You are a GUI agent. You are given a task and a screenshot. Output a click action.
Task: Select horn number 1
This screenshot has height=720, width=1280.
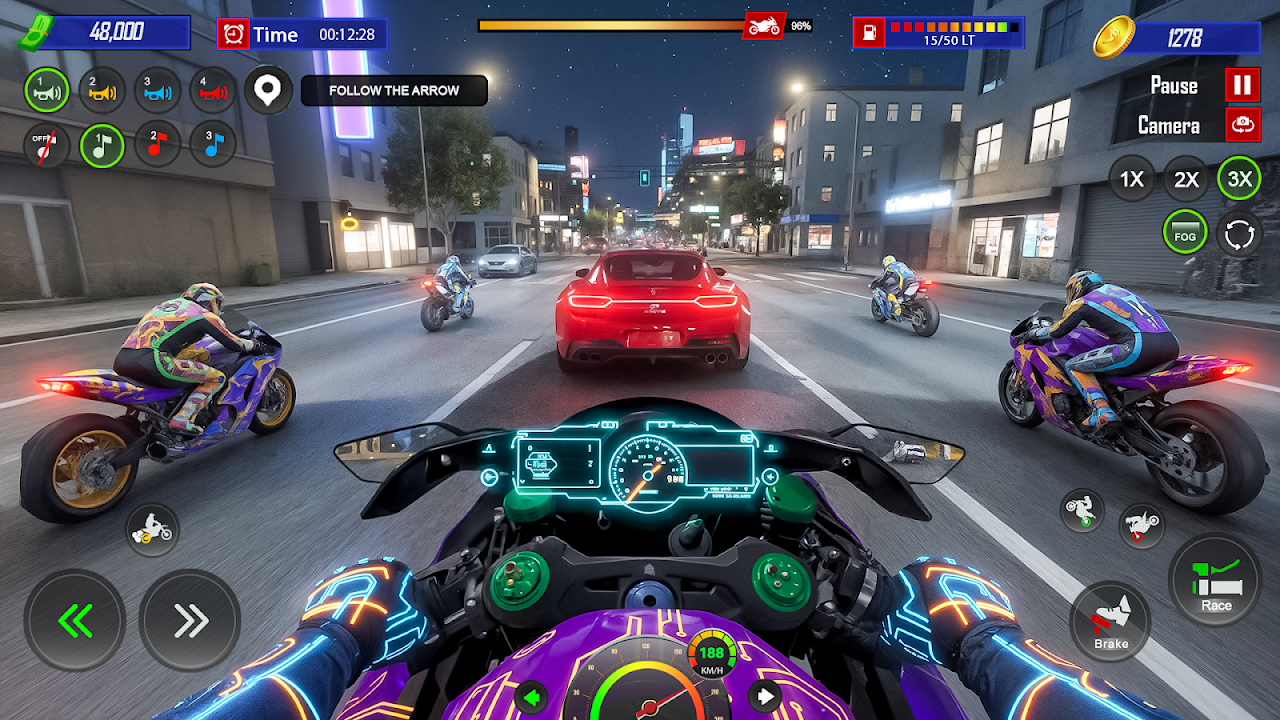47,91
